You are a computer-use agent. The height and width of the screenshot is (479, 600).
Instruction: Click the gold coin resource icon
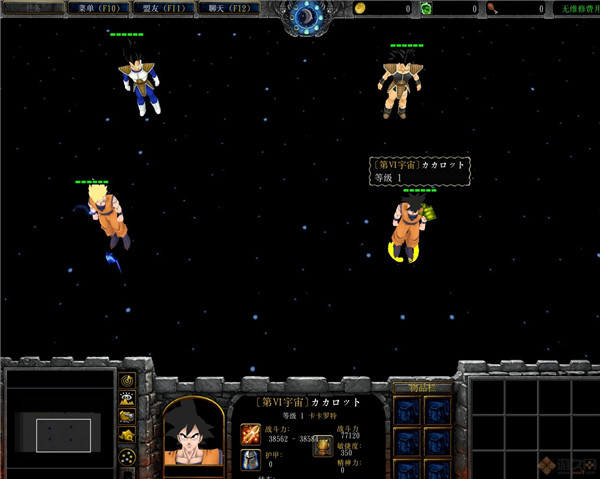pos(359,8)
